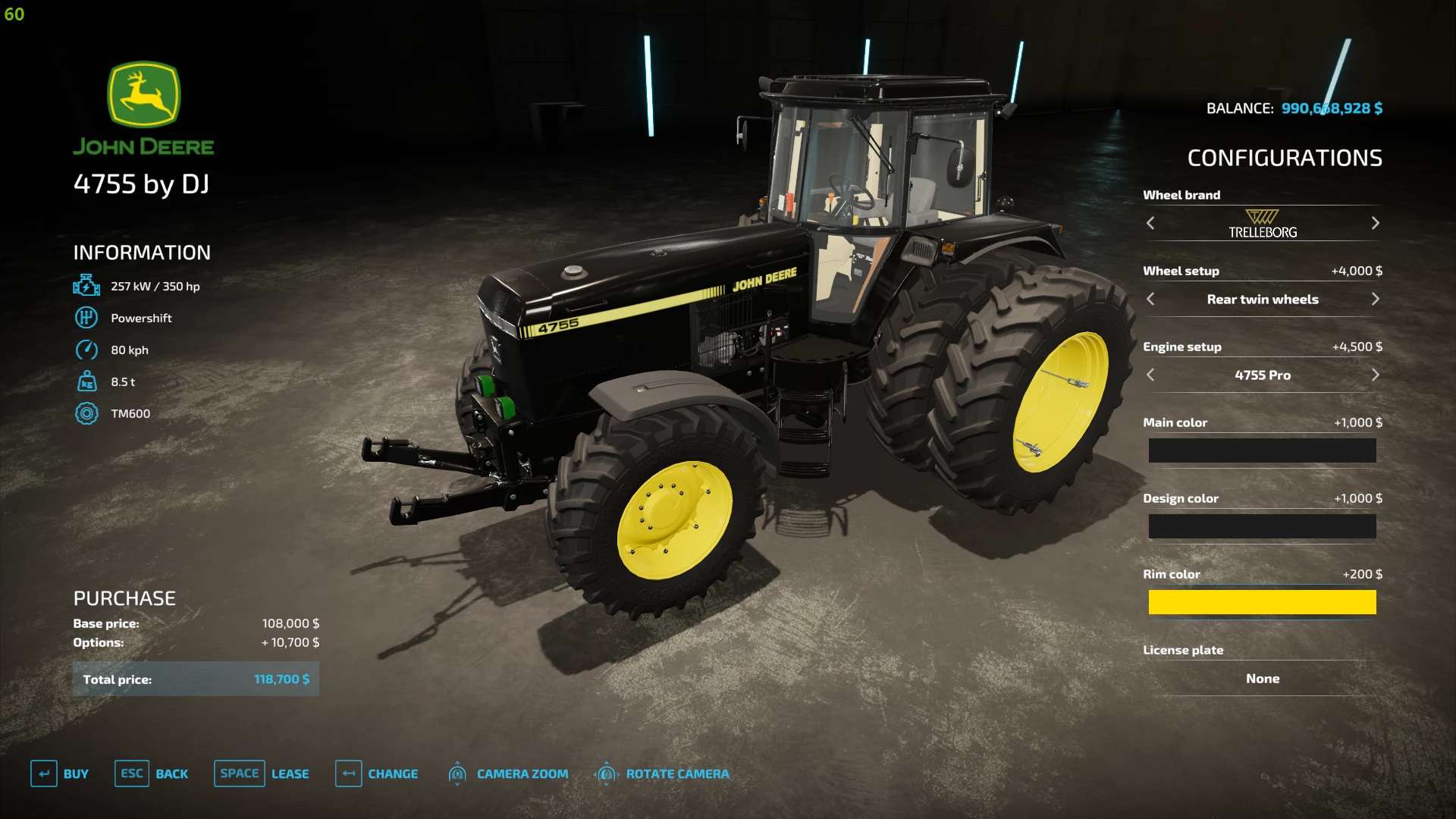Switch to previous wheel setup option
This screenshot has width=1456, height=819.
(x=1150, y=299)
